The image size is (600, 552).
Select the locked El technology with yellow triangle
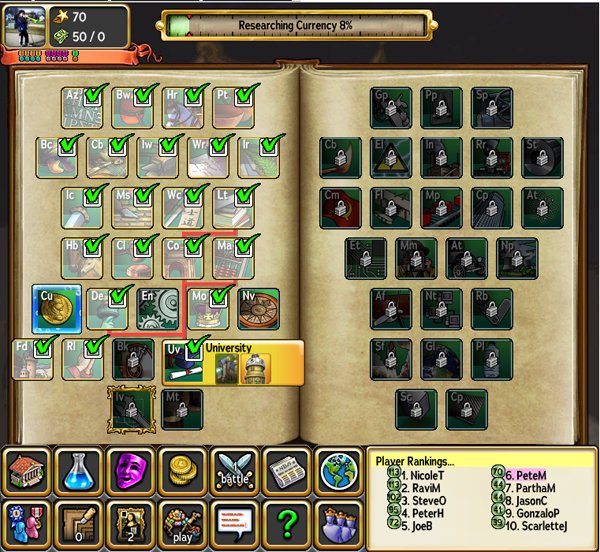click(x=390, y=158)
